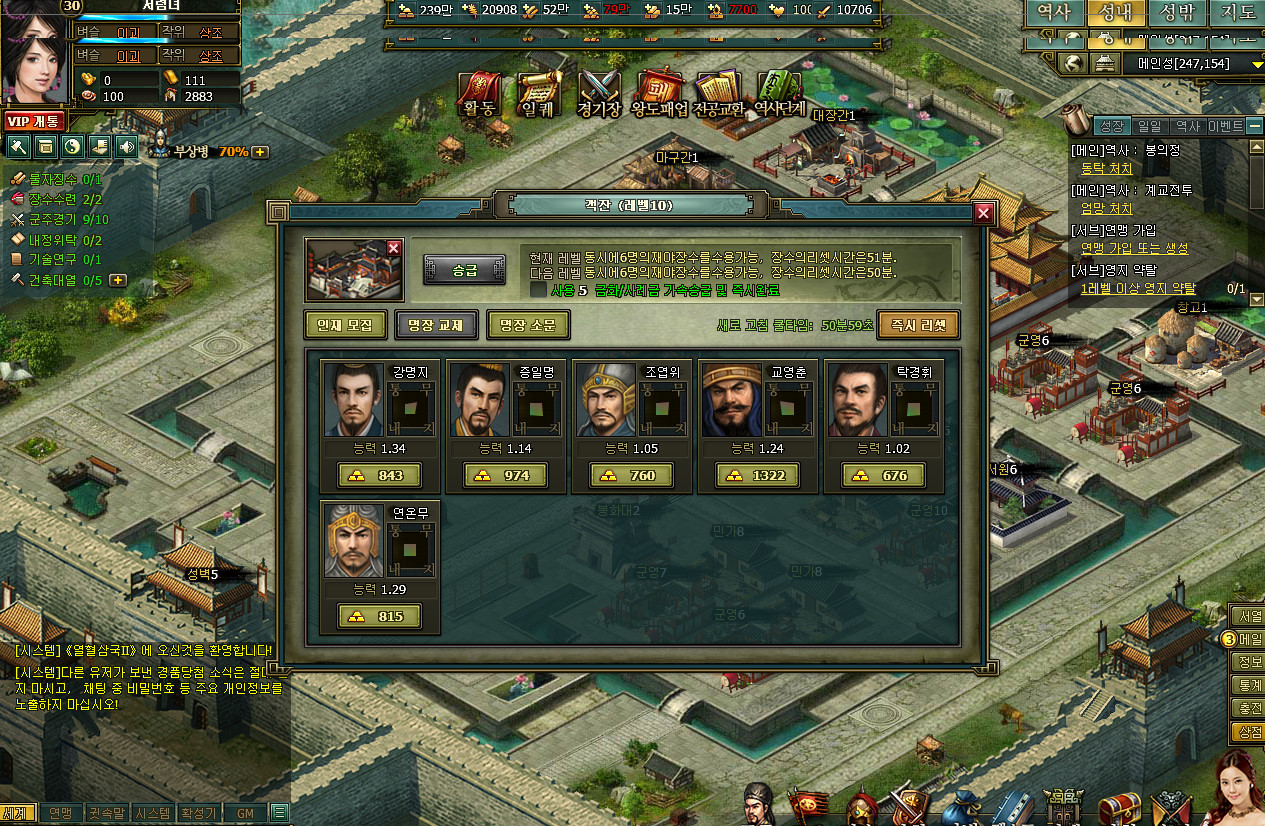This screenshot has width=1265, height=826.
Task: Hire general 증일명 for 974 gold
Action: pos(505,475)
